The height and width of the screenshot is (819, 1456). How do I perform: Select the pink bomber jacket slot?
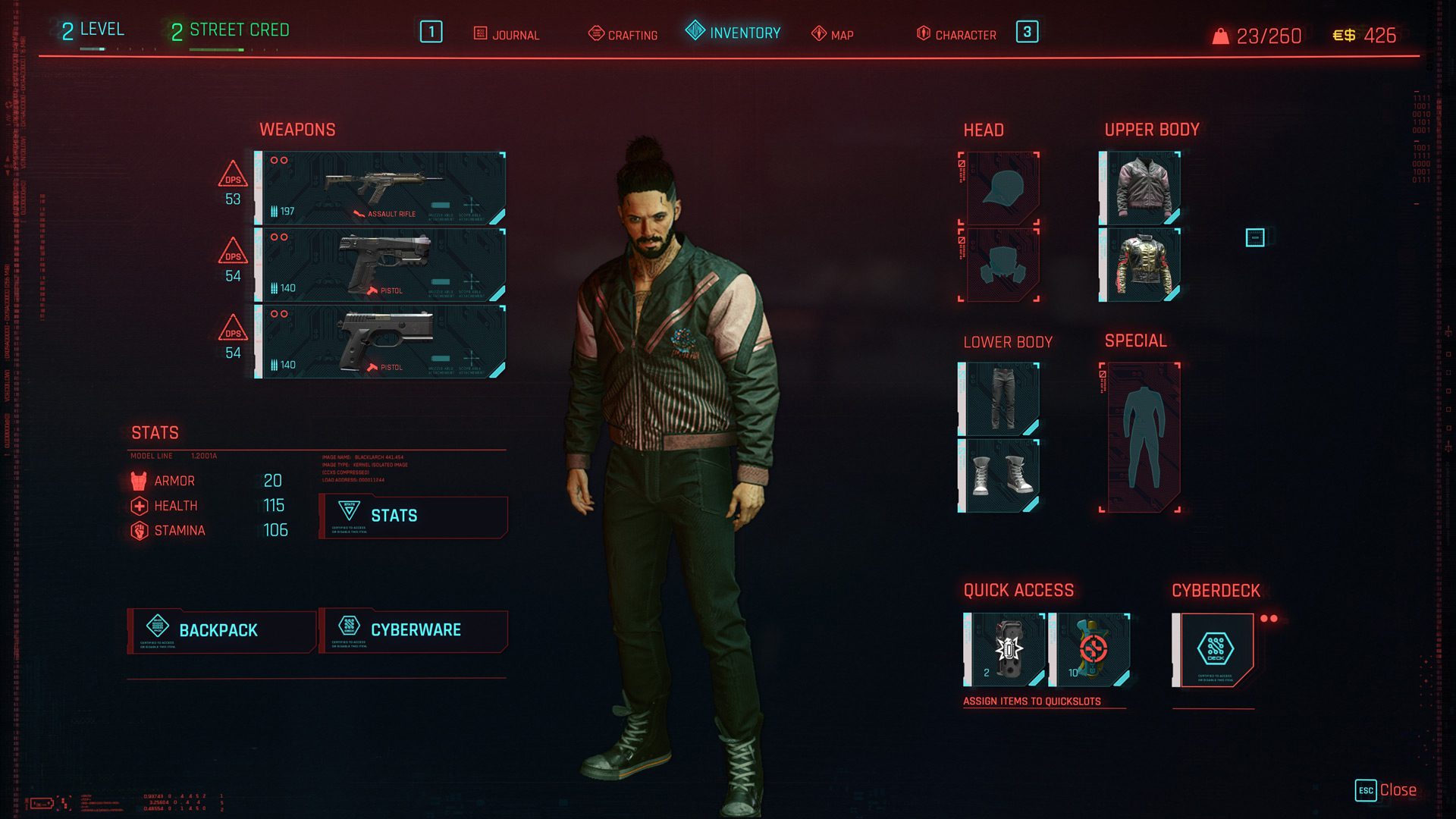coord(1141,188)
